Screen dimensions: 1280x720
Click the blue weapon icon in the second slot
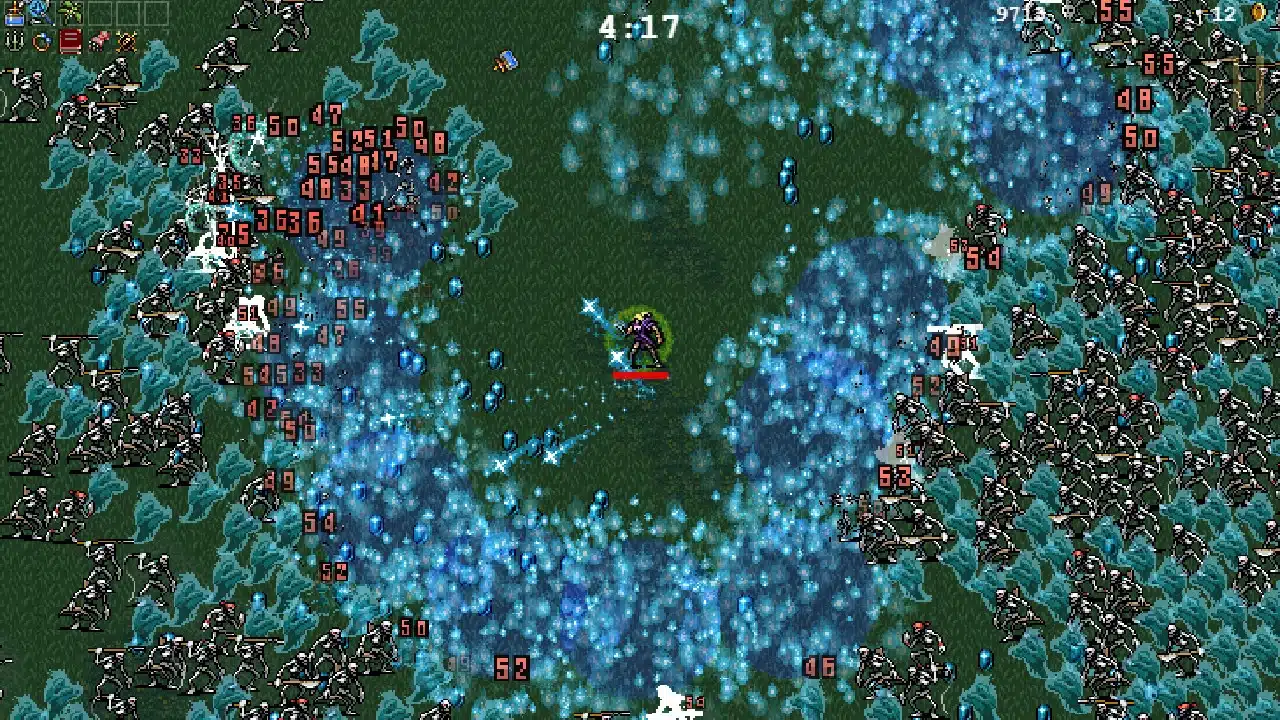(x=39, y=12)
